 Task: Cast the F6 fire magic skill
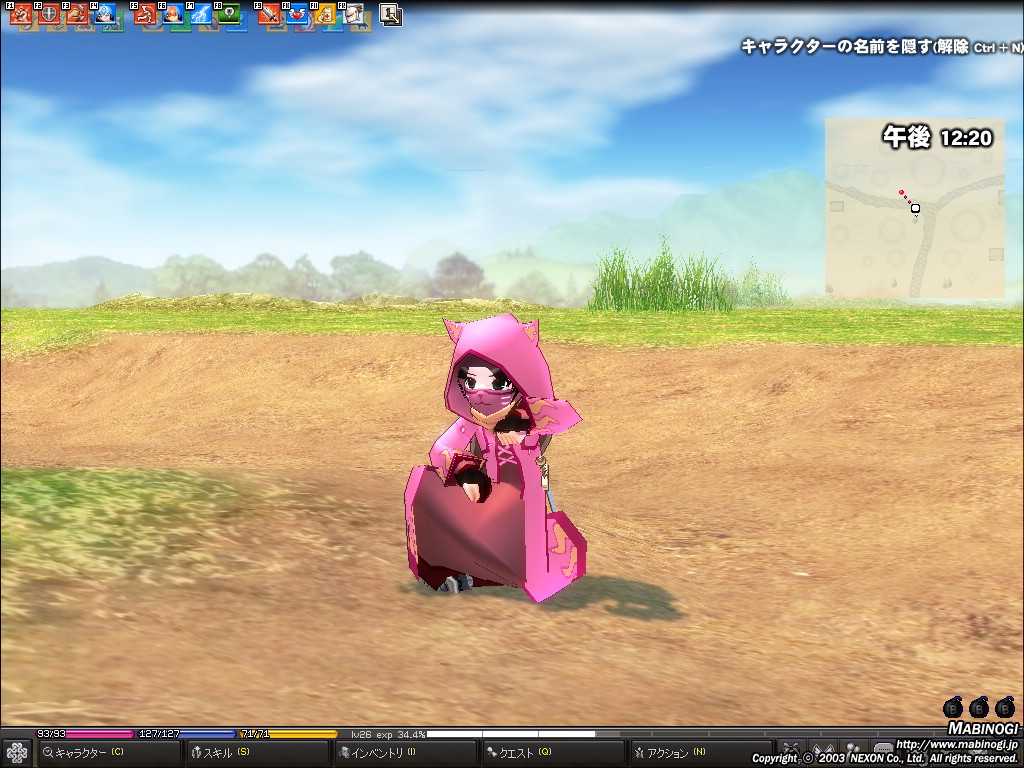(173, 15)
